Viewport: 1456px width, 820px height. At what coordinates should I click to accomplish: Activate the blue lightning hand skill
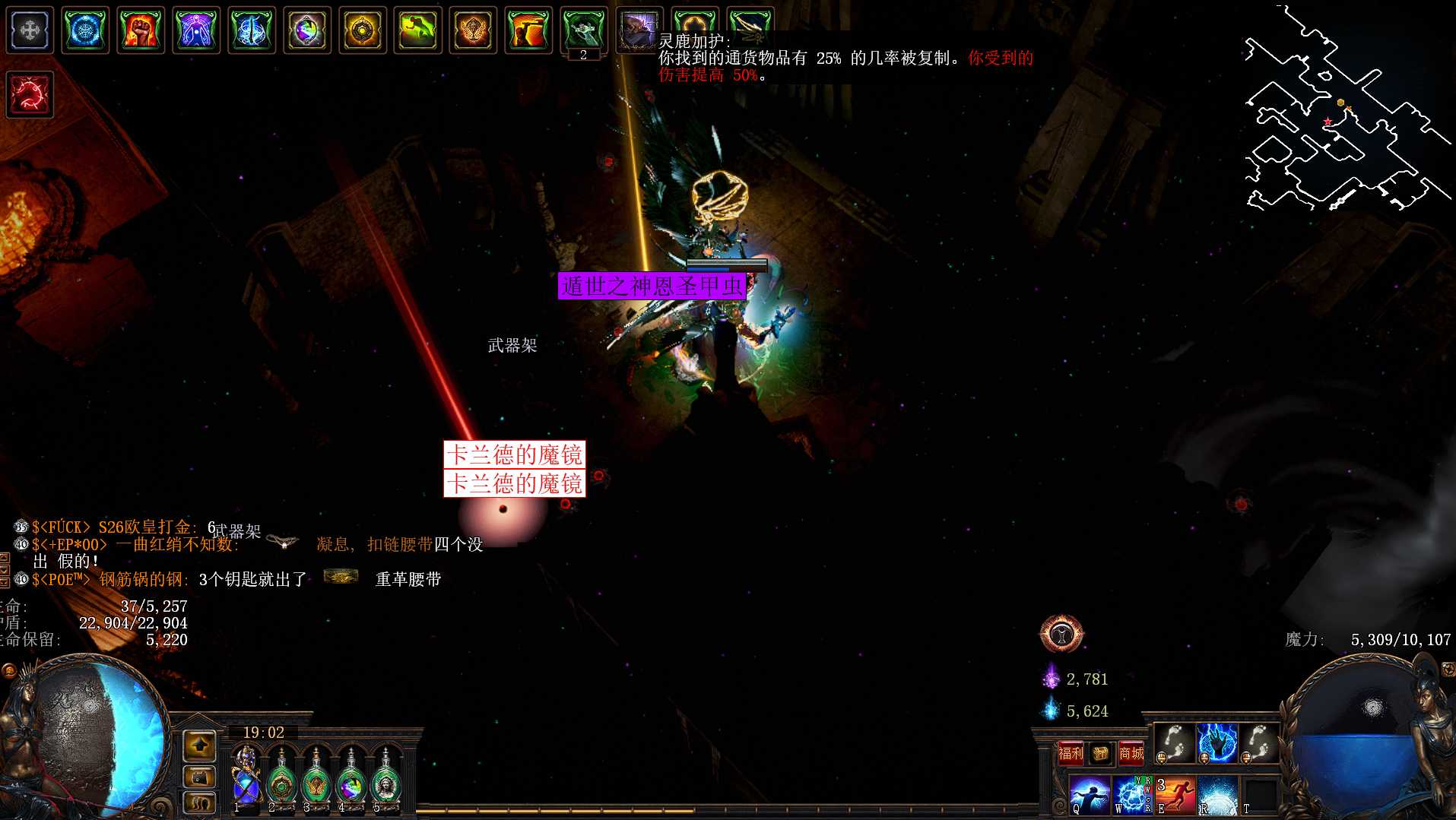(1217, 742)
